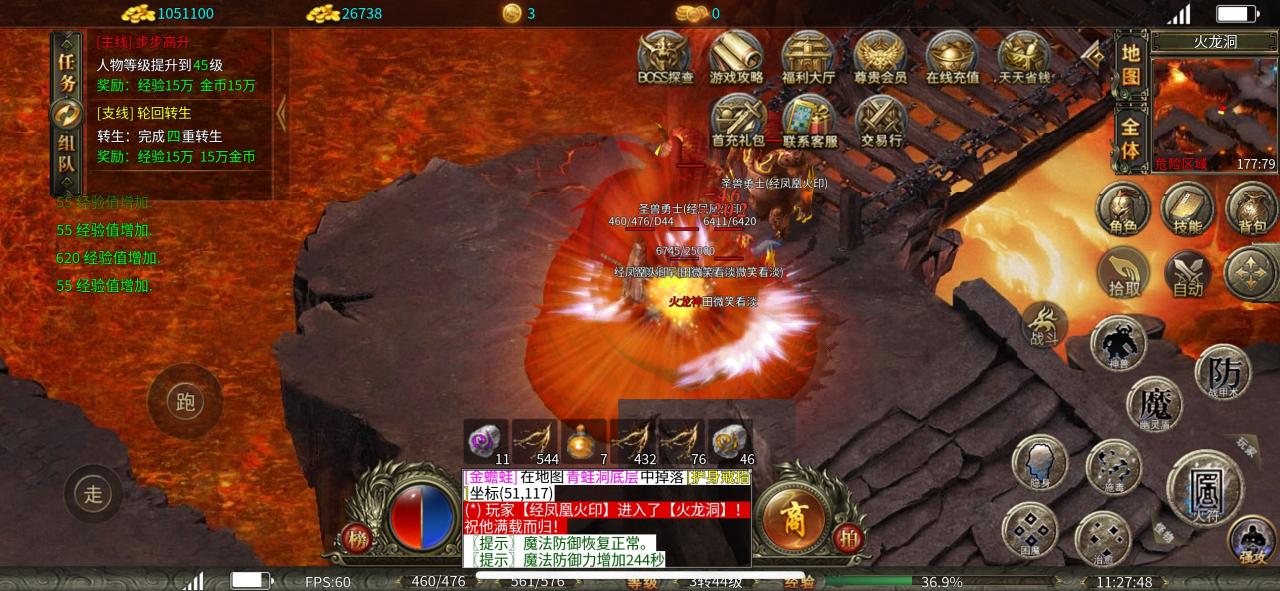Activate the 幽灵盾 ghost shield skill

coord(1155,404)
